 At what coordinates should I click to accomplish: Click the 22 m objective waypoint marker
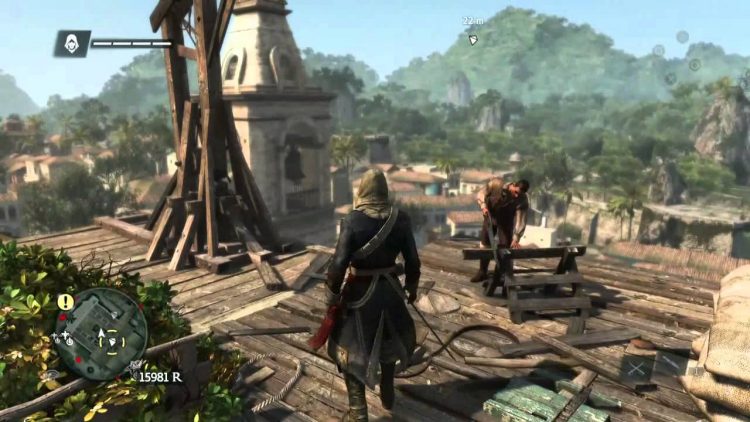(473, 40)
